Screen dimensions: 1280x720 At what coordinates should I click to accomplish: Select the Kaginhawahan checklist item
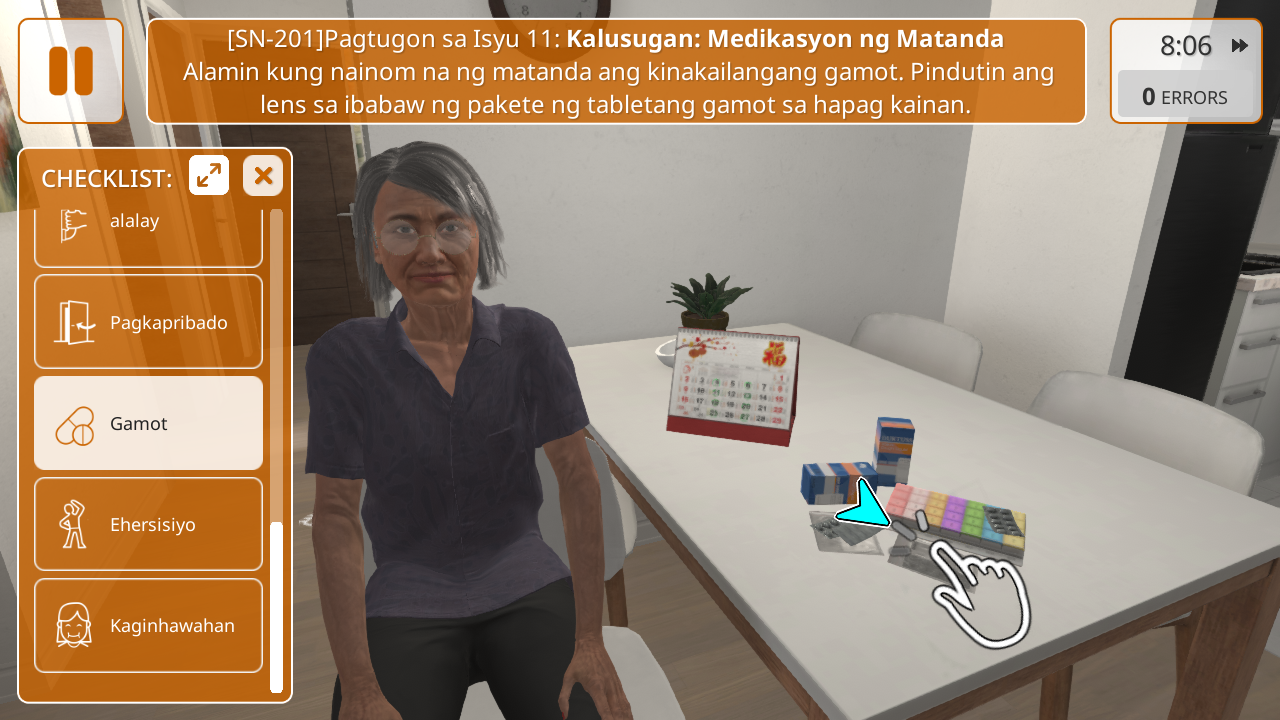[x=148, y=625]
